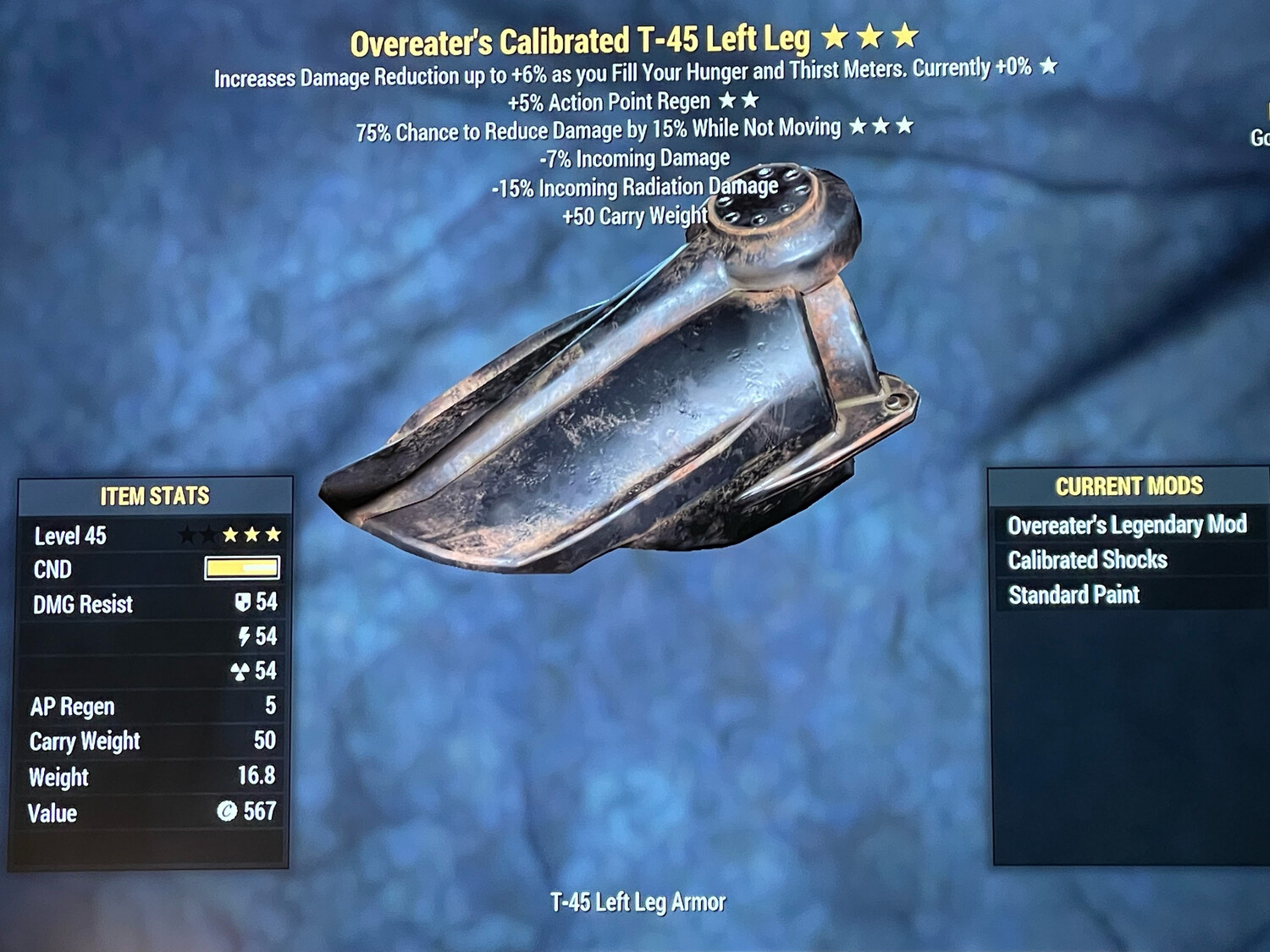This screenshot has height=952, width=1270.
Task: Toggle the Standard Paint mod
Action: (1074, 595)
